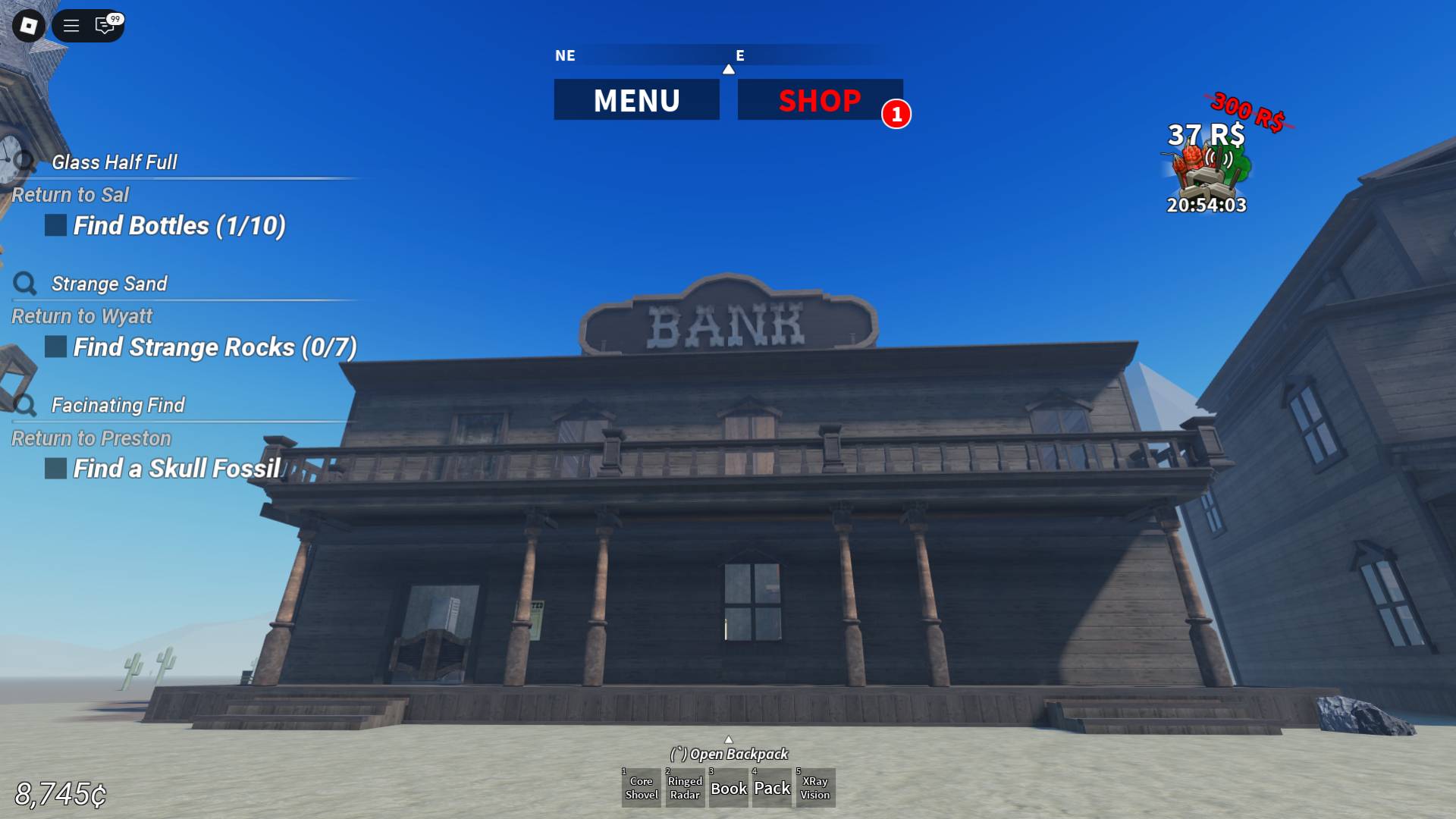1456x819 pixels.
Task: Equip the Ringed Radar from the hotbar
Action: [684, 788]
